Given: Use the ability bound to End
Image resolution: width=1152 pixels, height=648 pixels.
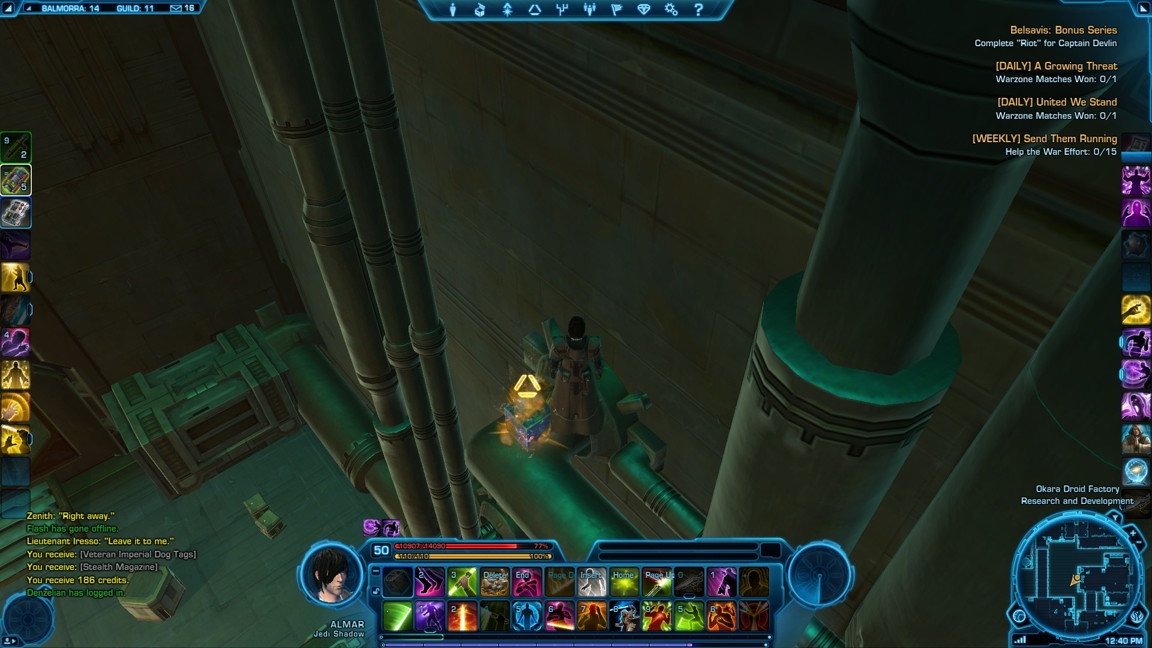Looking at the screenshot, I should (527, 582).
